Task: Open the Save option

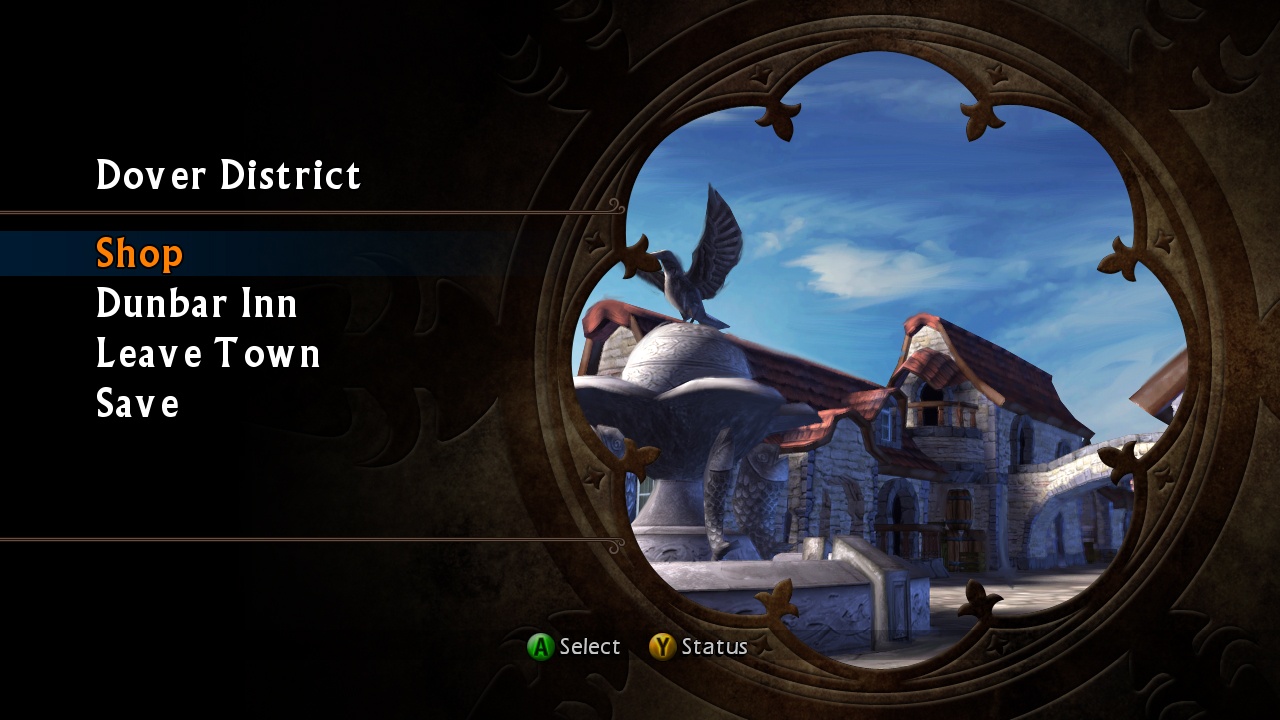Action: pyautogui.click(x=137, y=403)
